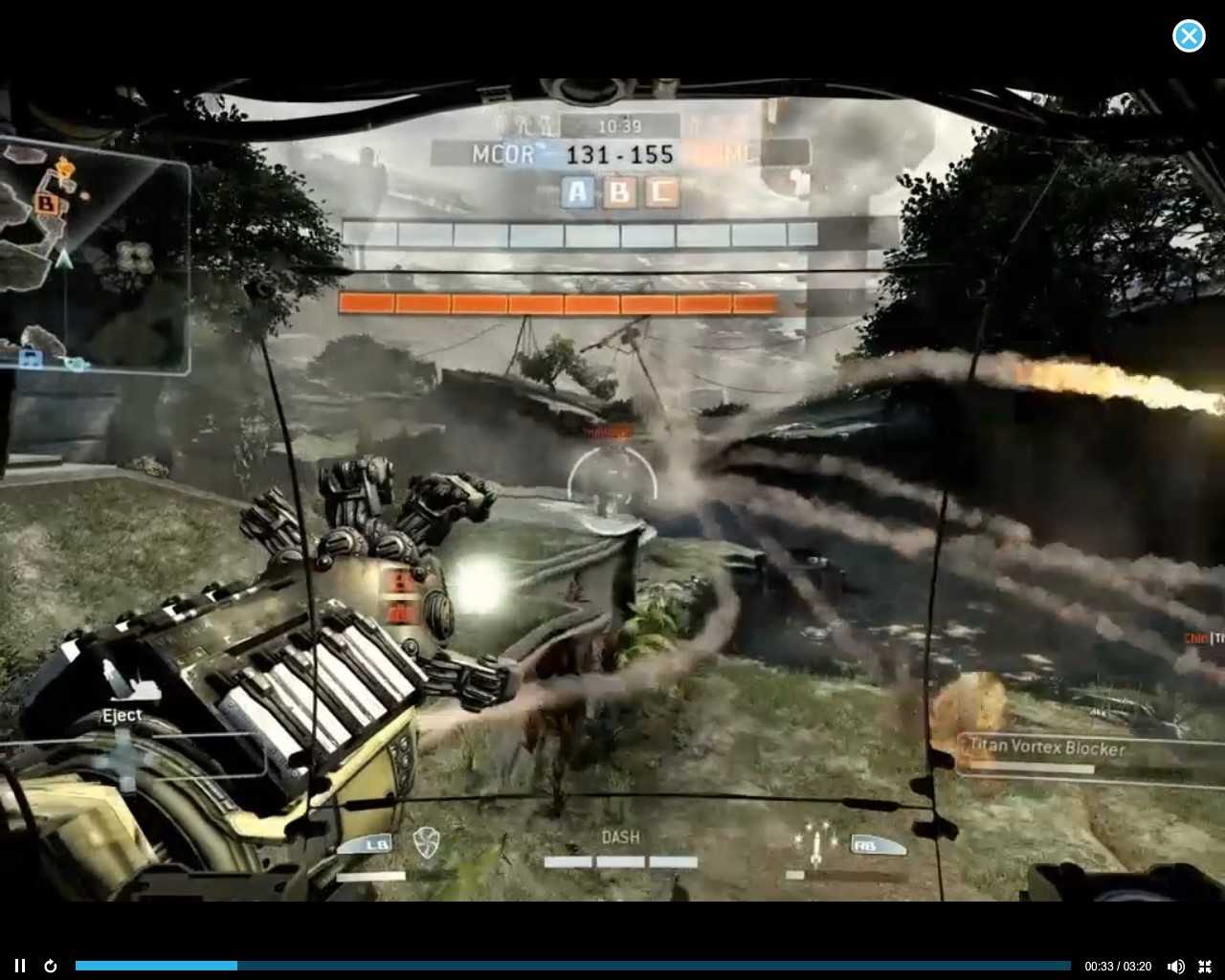Click the replay loop icon
Screen dimensions: 1225x980
point(50,966)
